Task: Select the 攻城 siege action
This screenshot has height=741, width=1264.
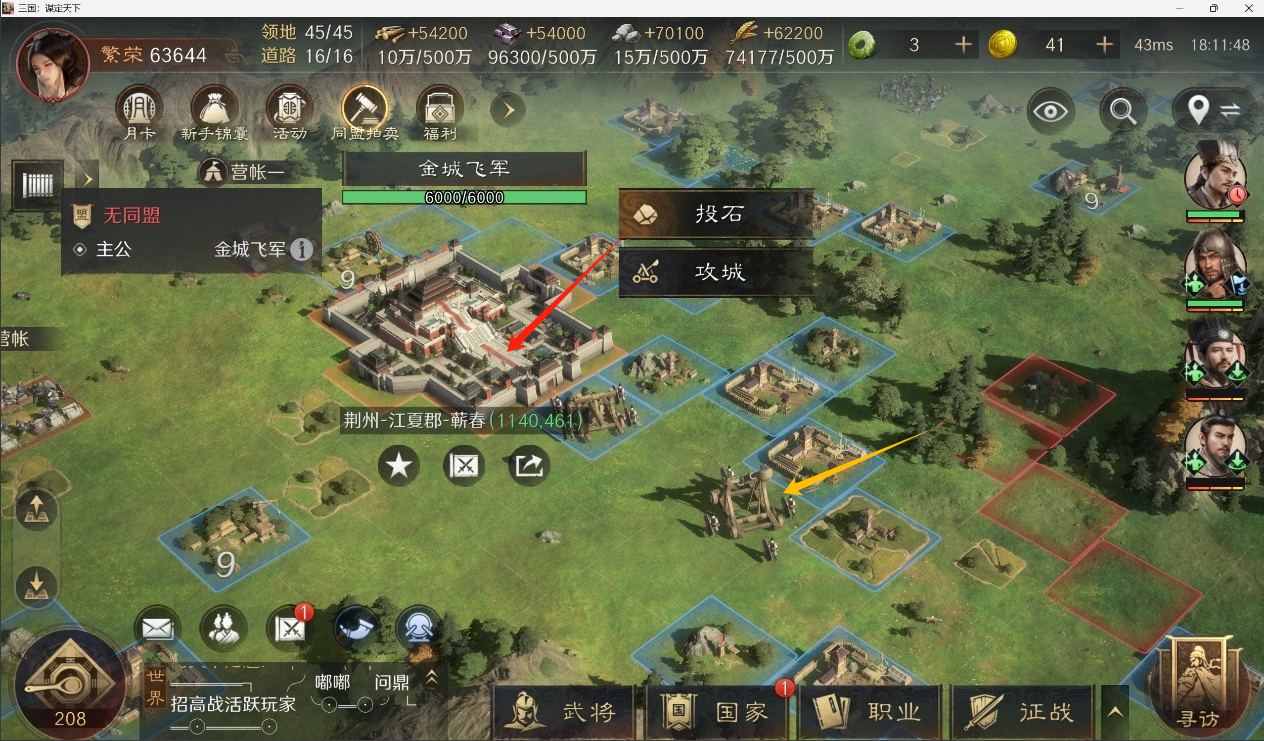Action: [x=715, y=272]
